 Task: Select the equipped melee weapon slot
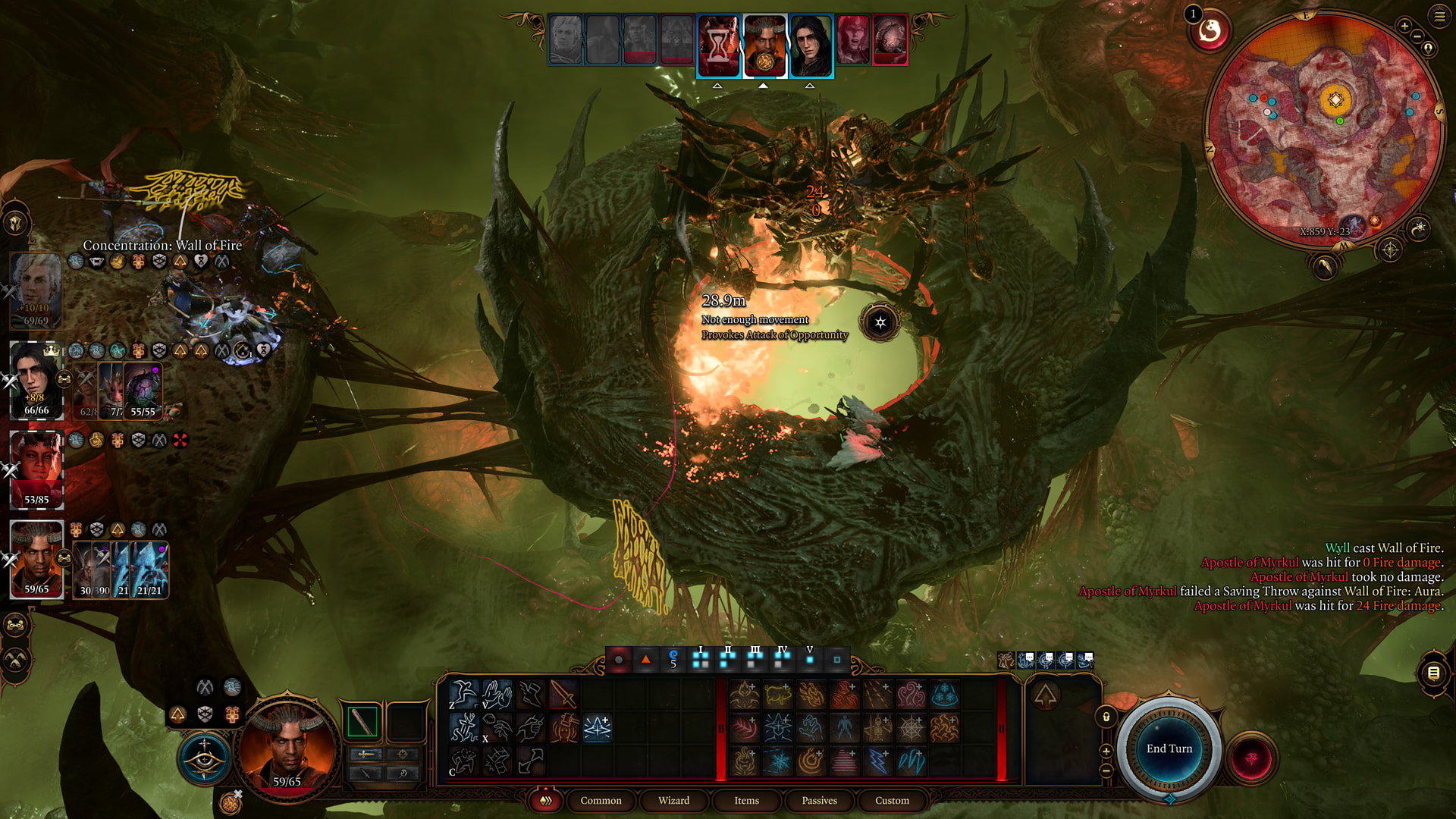point(362,721)
